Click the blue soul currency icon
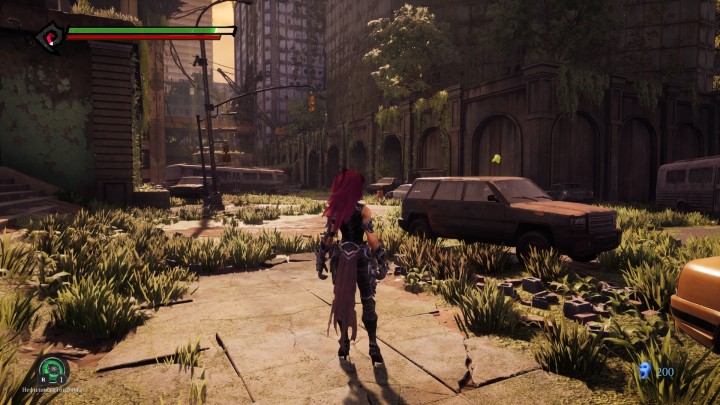The height and width of the screenshot is (405, 720). (x=644, y=371)
